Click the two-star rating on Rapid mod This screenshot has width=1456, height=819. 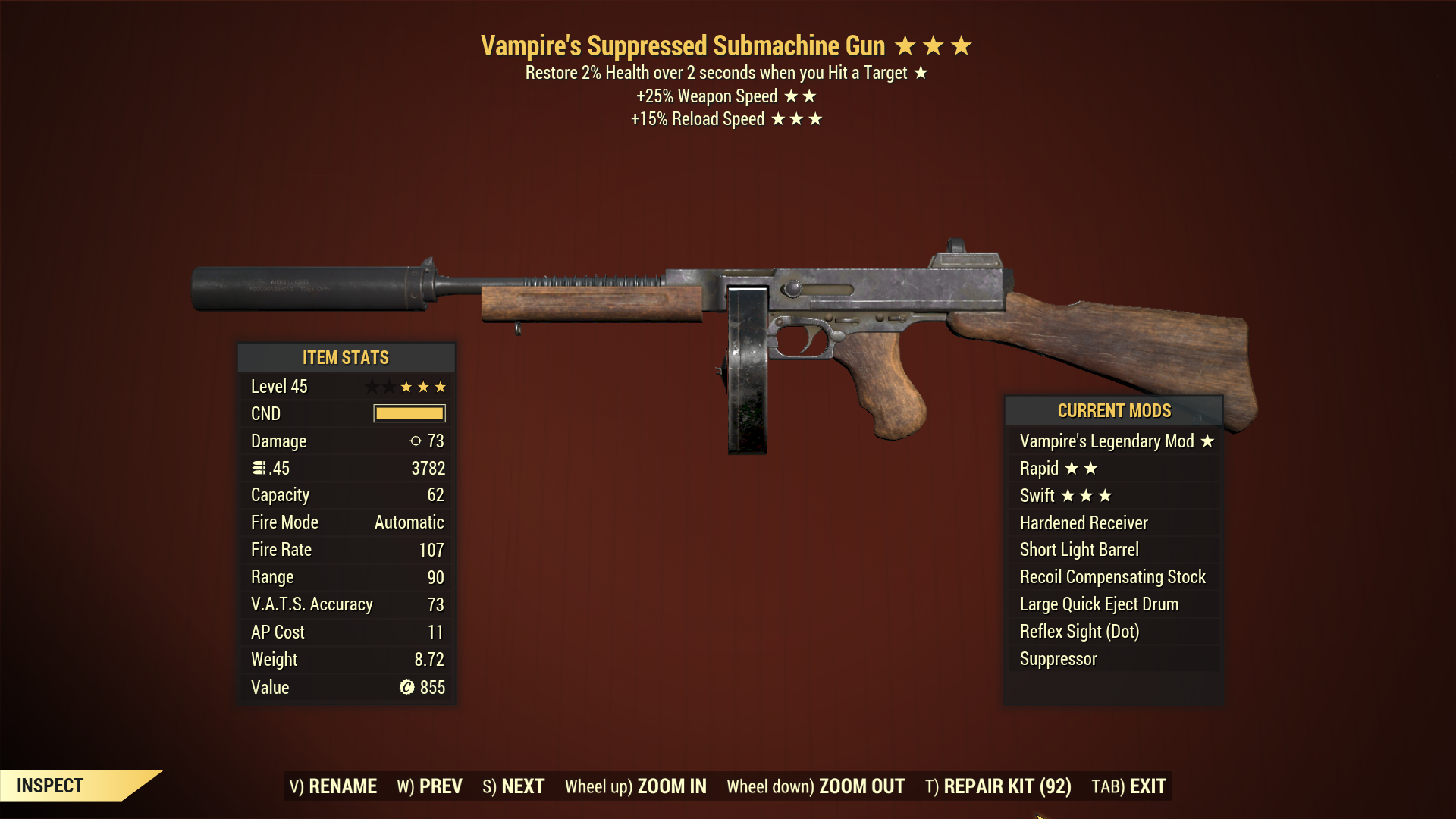(x=1082, y=468)
